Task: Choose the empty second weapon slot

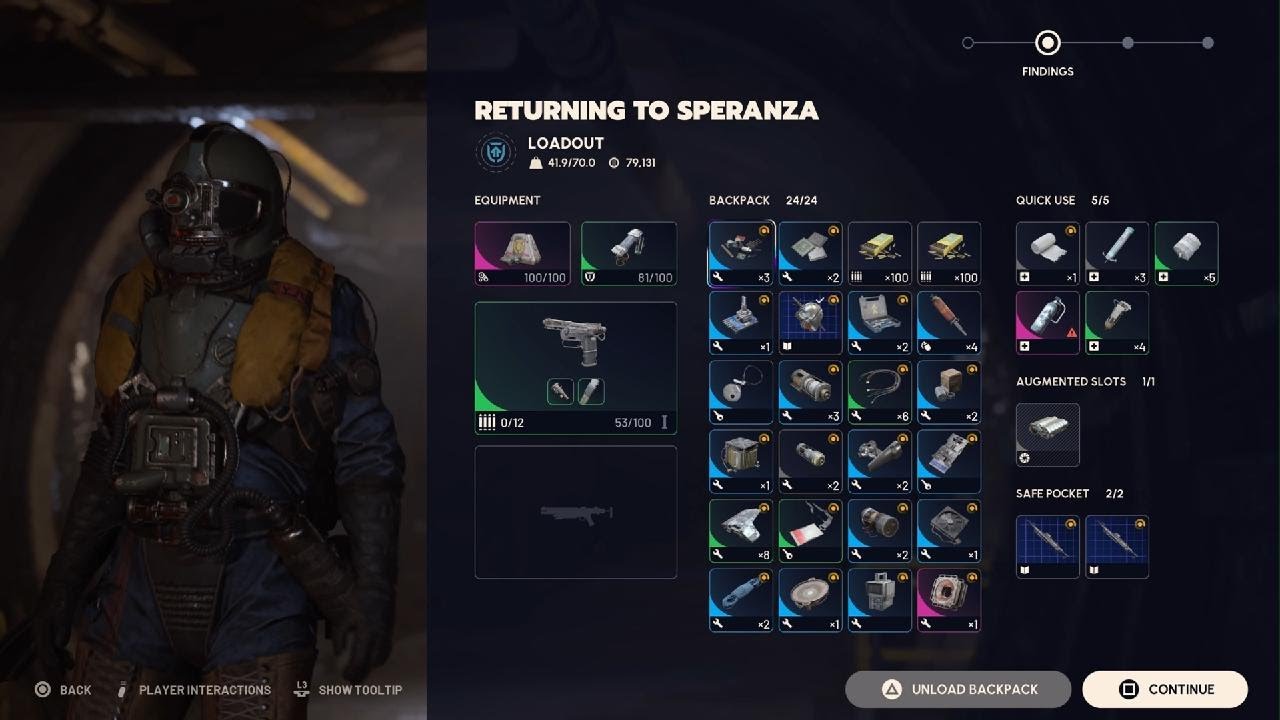Action: tap(575, 512)
